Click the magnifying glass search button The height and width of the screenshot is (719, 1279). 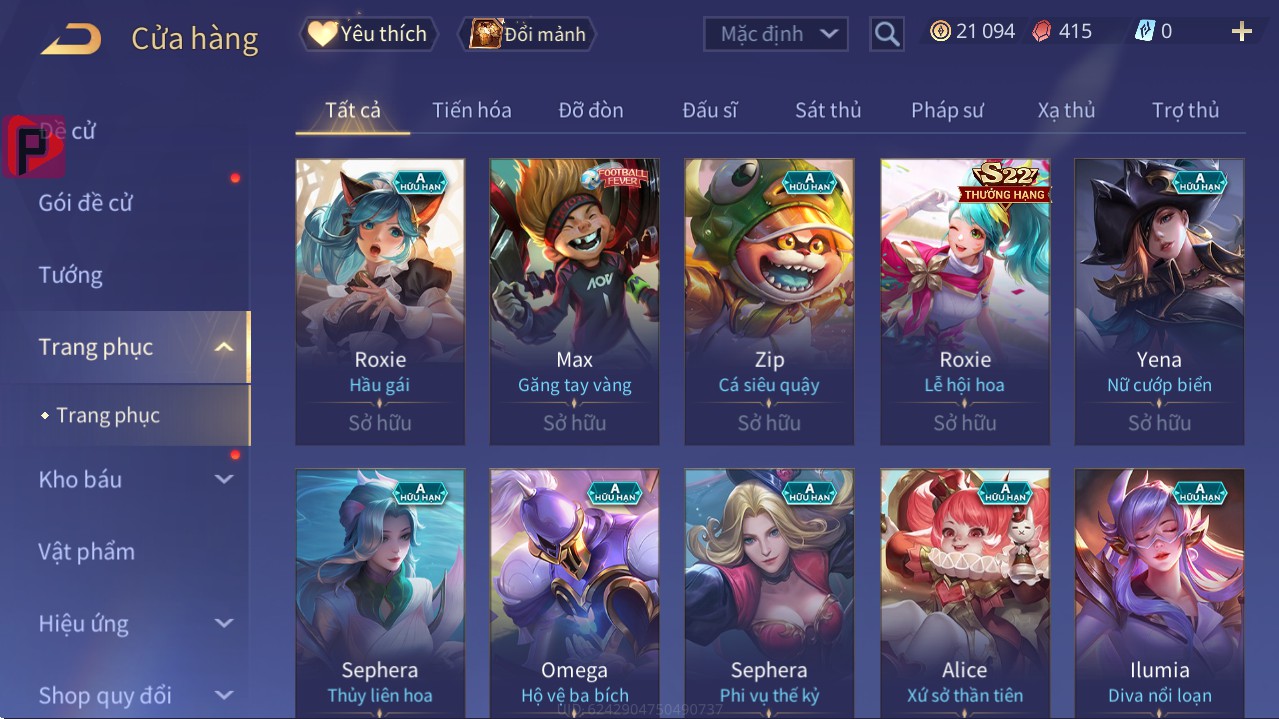886,34
